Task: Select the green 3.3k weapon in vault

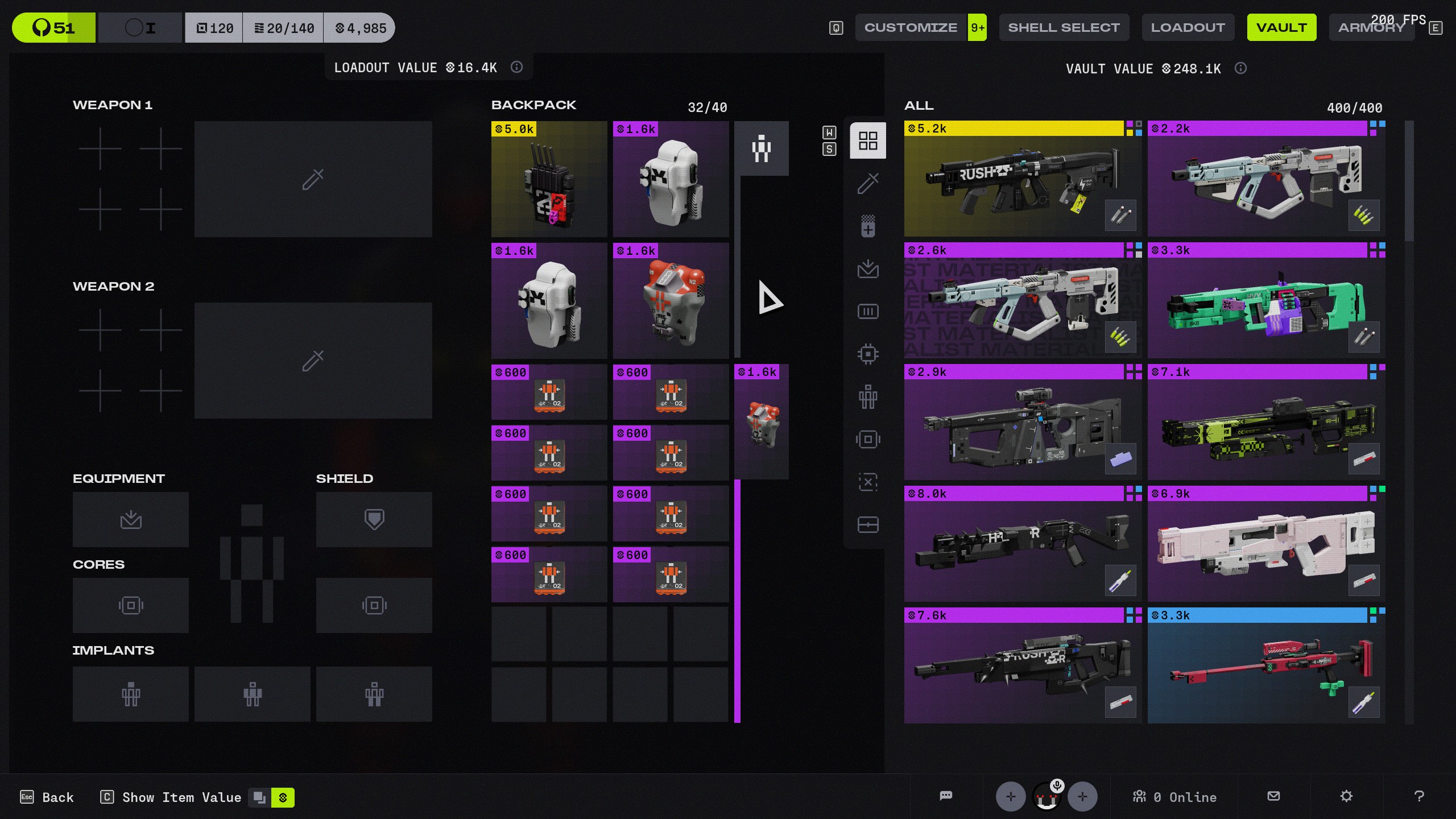Action: pos(1265,300)
